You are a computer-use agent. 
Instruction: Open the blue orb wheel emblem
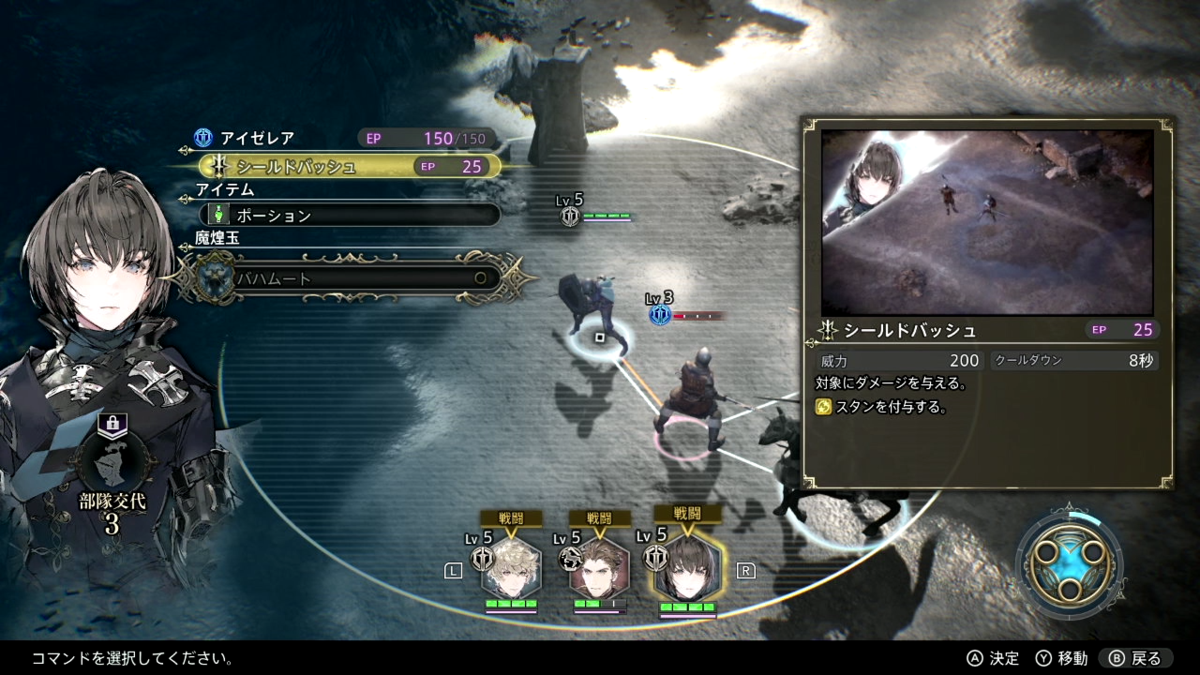1069,560
